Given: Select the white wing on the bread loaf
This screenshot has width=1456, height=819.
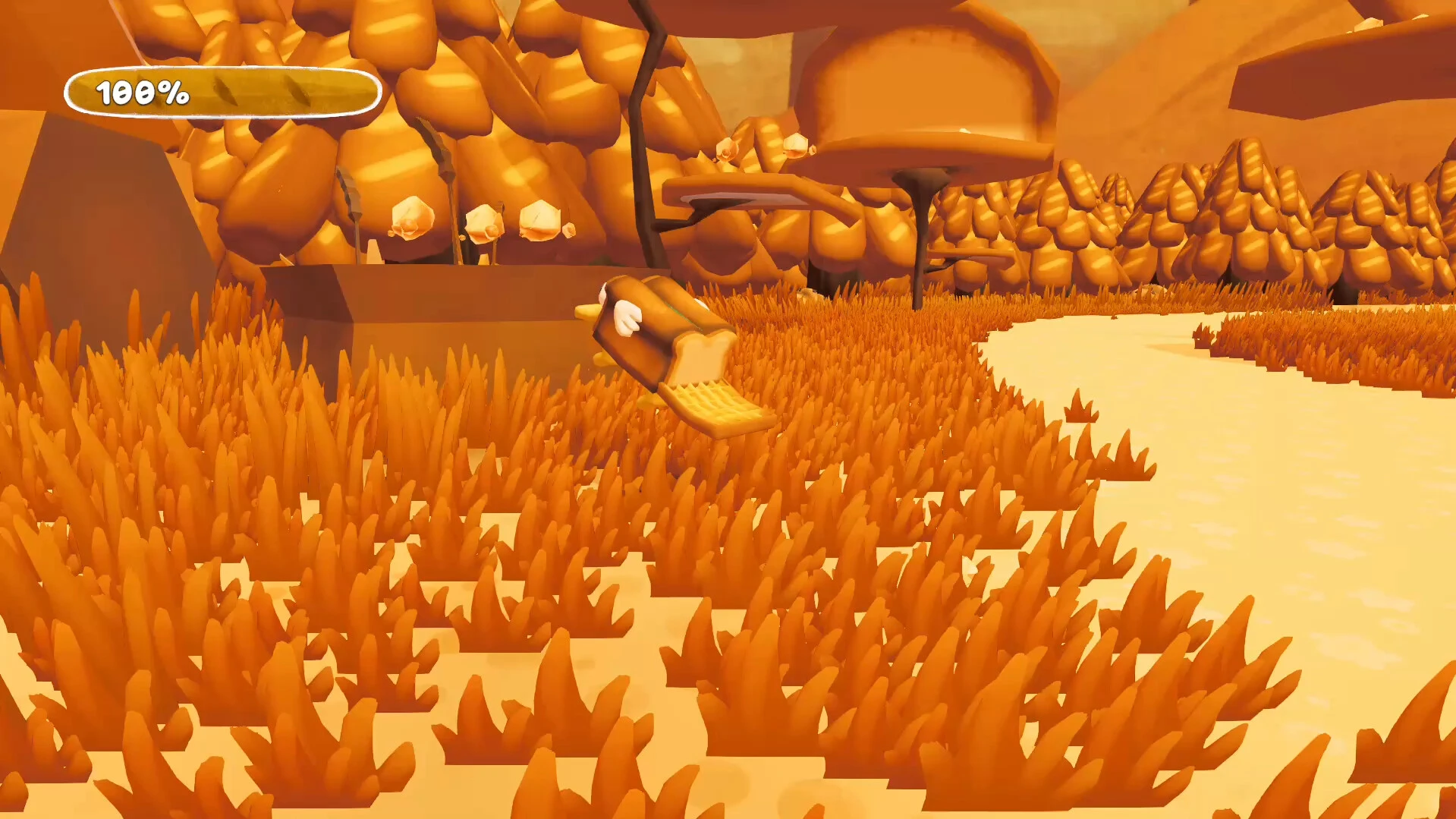Looking at the screenshot, I should pyautogui.click(x=628, y=317).
